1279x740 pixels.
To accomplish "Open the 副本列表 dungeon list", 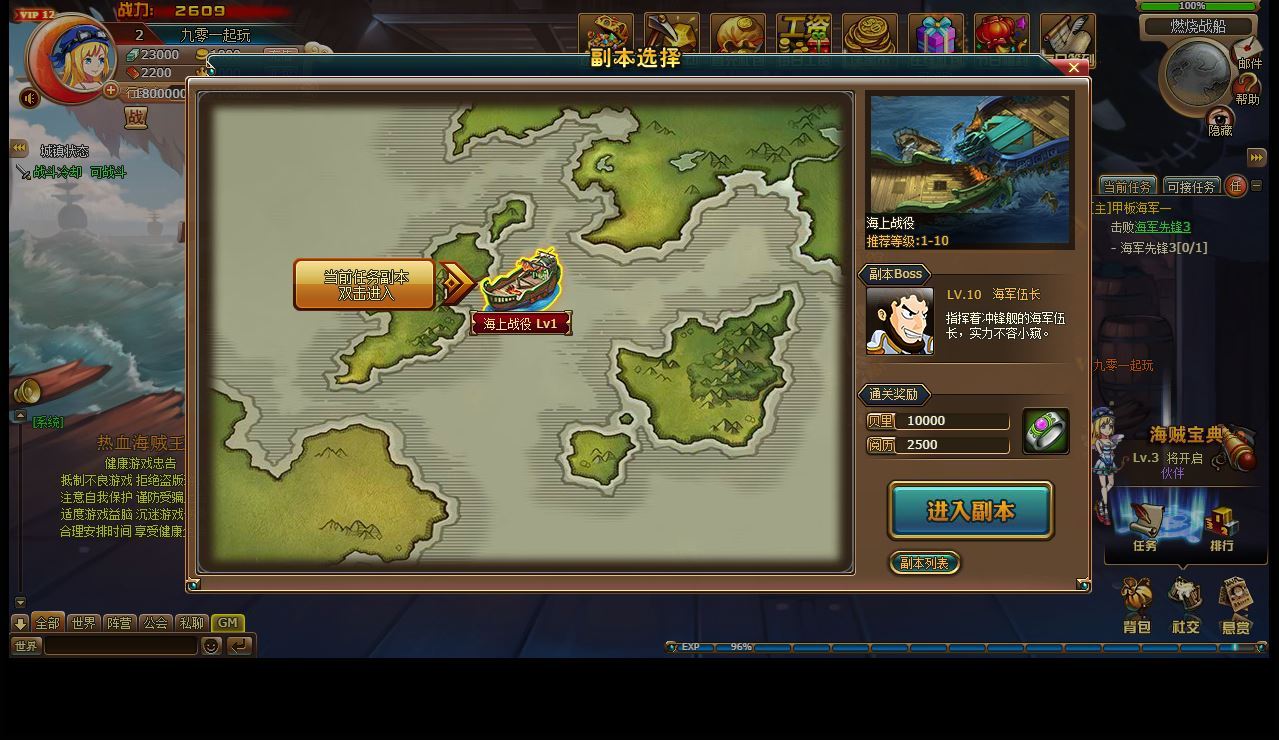I will [x=924, y=563].
